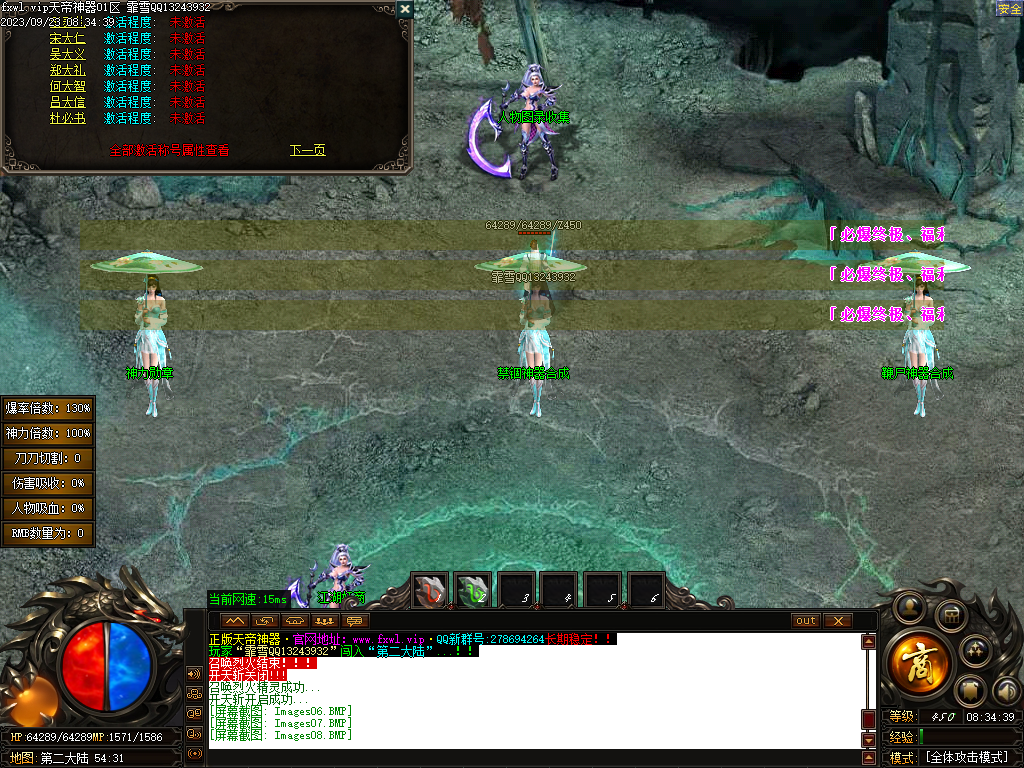The width and height of the screenshot is (1024, 768).
Task: Click the 安全 safe-zone indicator
Action: [x=1009, y=9]
